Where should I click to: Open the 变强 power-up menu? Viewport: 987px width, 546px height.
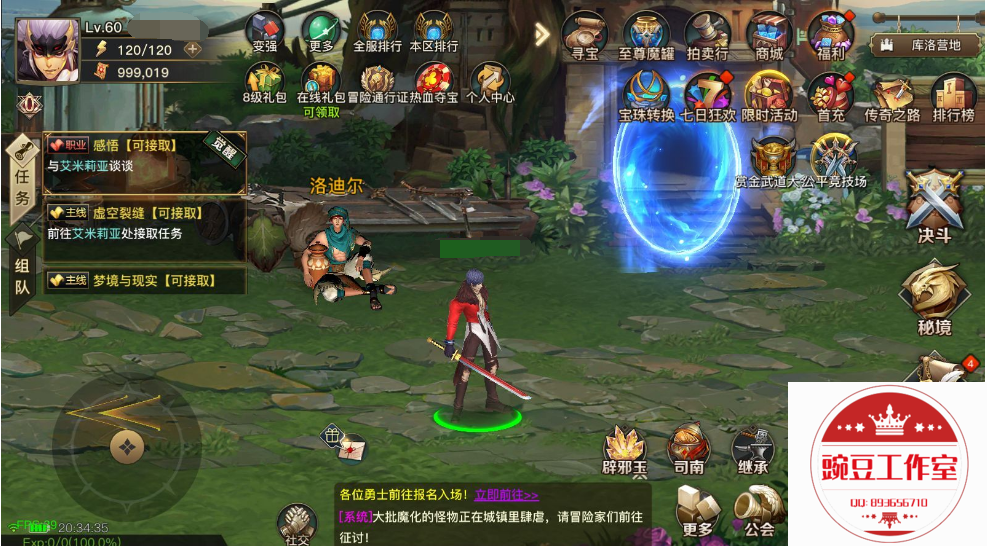point(265,32)
